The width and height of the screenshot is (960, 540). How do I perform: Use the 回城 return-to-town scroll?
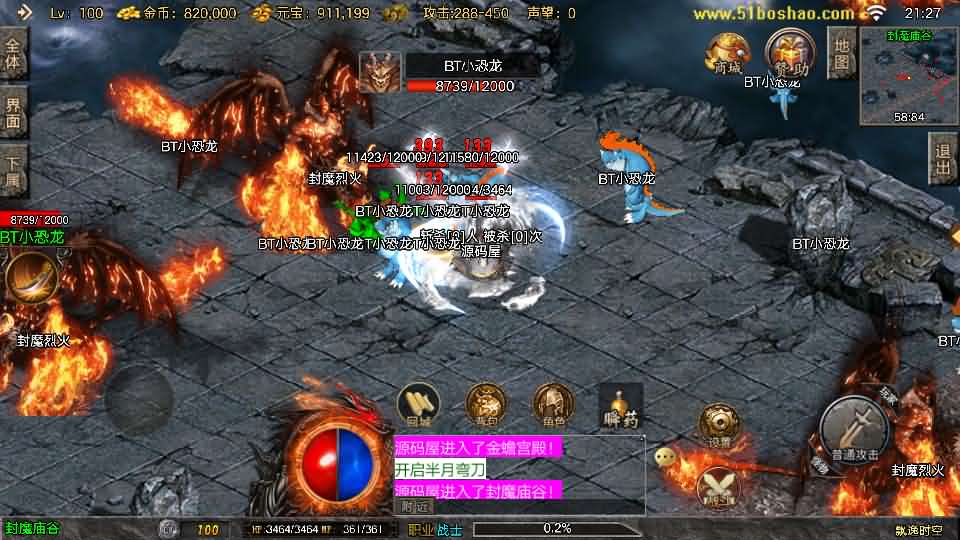coord(418,405)
